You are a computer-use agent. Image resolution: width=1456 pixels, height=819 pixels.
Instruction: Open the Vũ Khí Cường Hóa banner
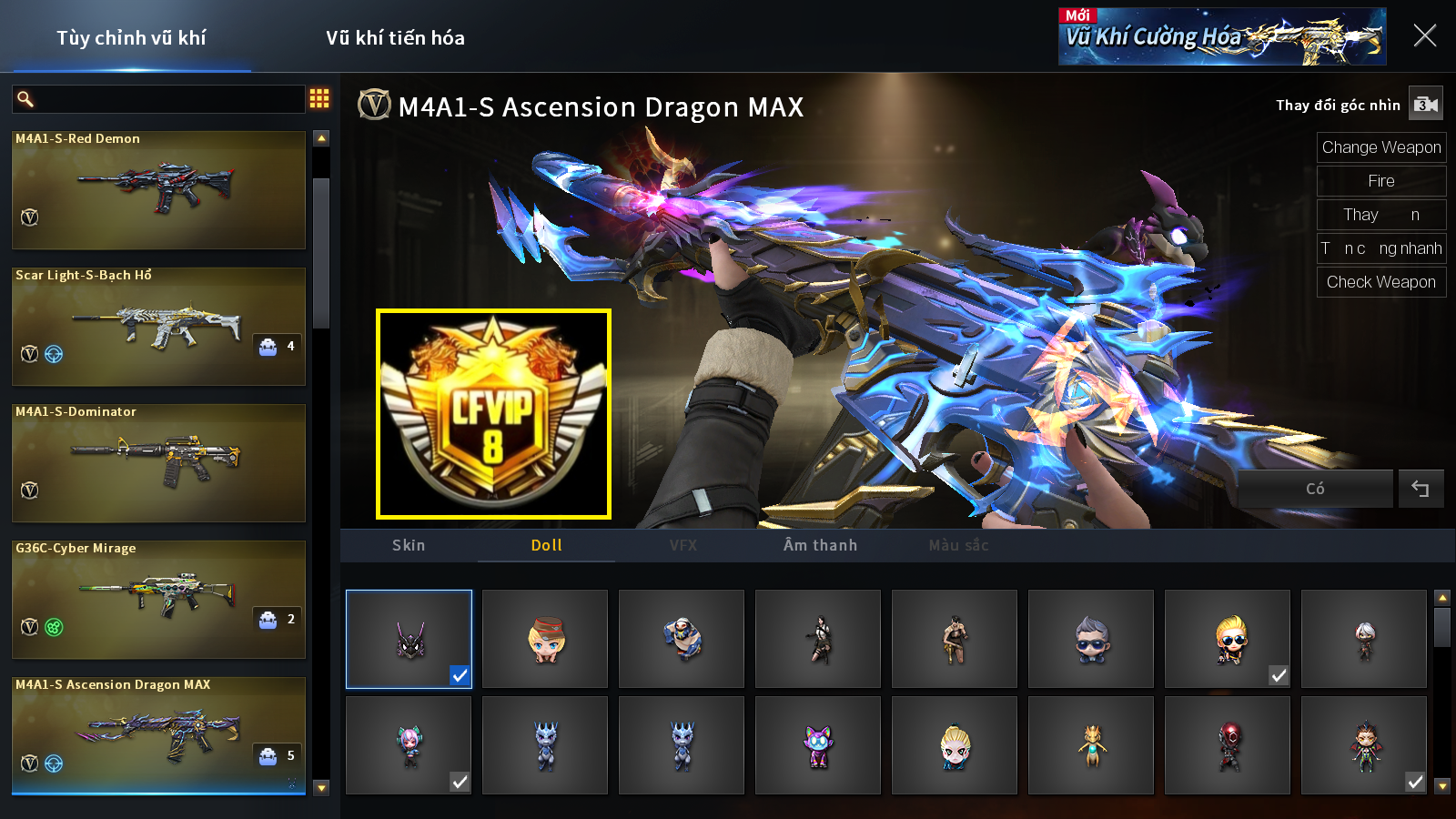1221,36
